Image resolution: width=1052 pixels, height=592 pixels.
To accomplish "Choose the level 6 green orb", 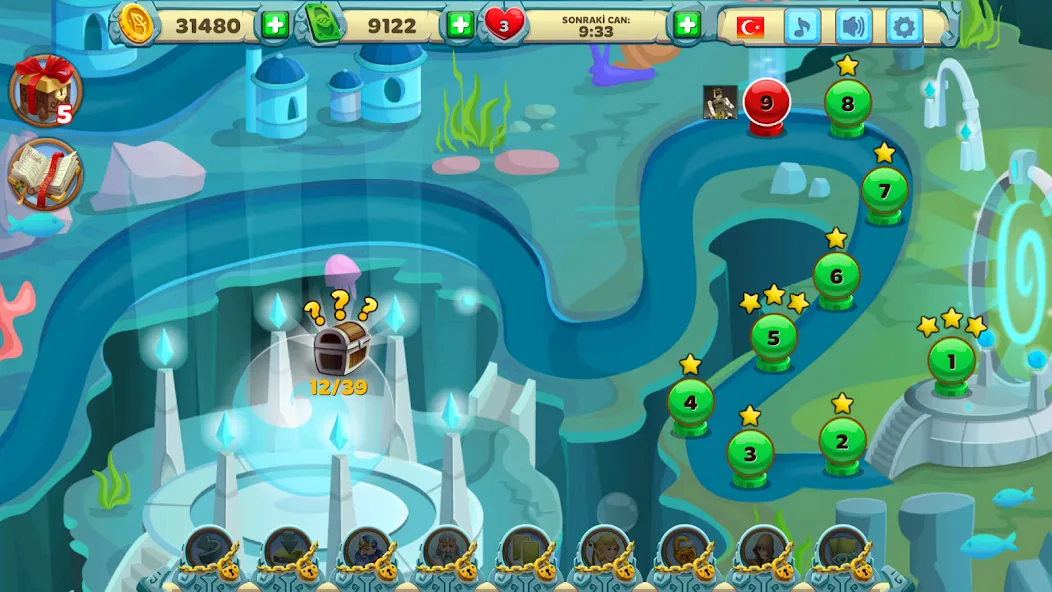I will pyautogui.click(x=836, y=277).
